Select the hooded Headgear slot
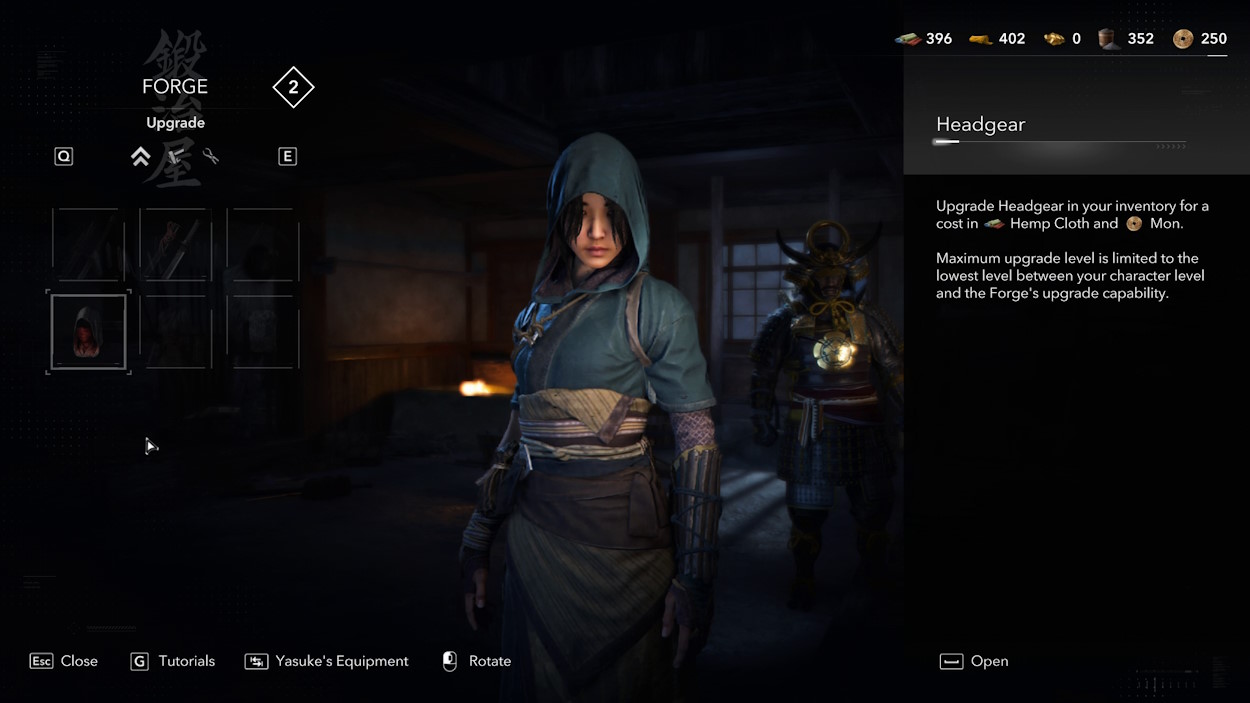The image size is (1250, 703). click(89, 332)
